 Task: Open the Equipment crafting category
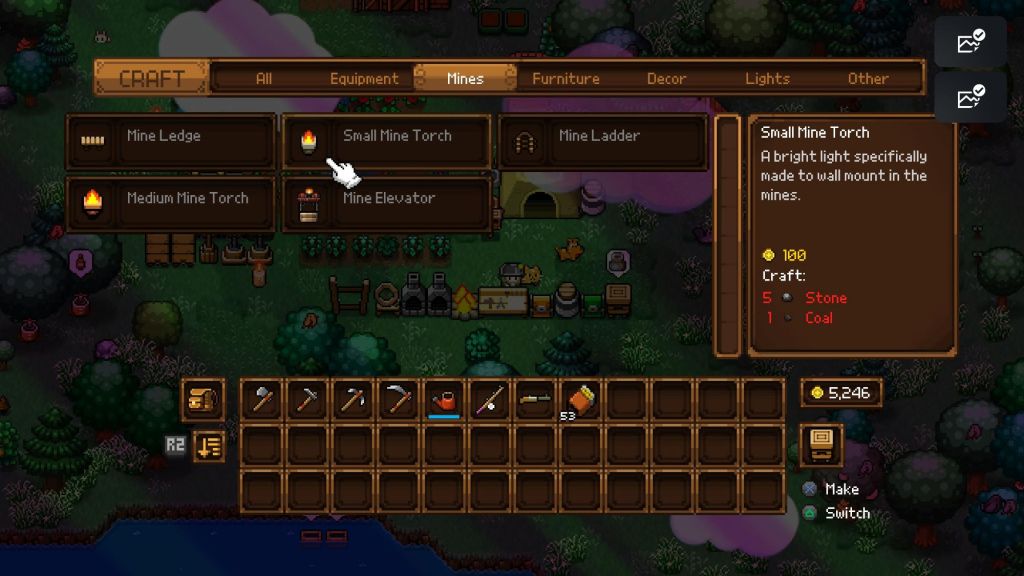[x=364, y=79]
